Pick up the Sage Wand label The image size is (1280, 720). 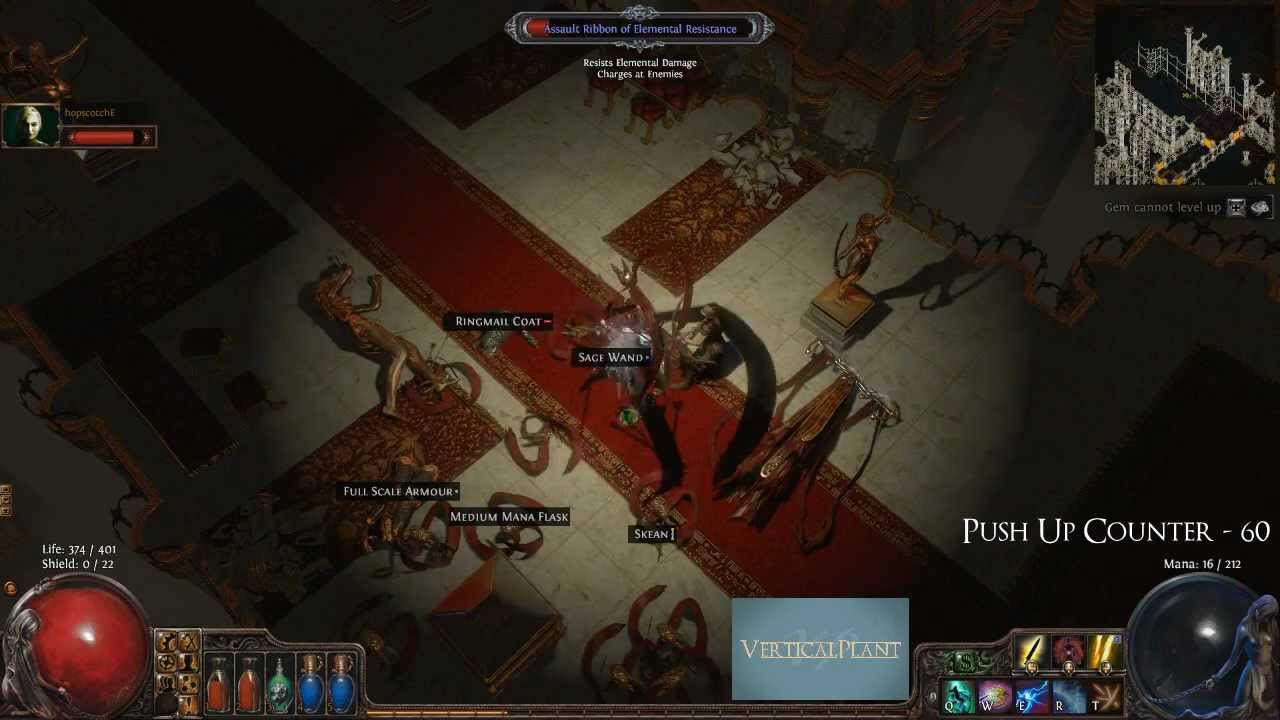[610, 357]
